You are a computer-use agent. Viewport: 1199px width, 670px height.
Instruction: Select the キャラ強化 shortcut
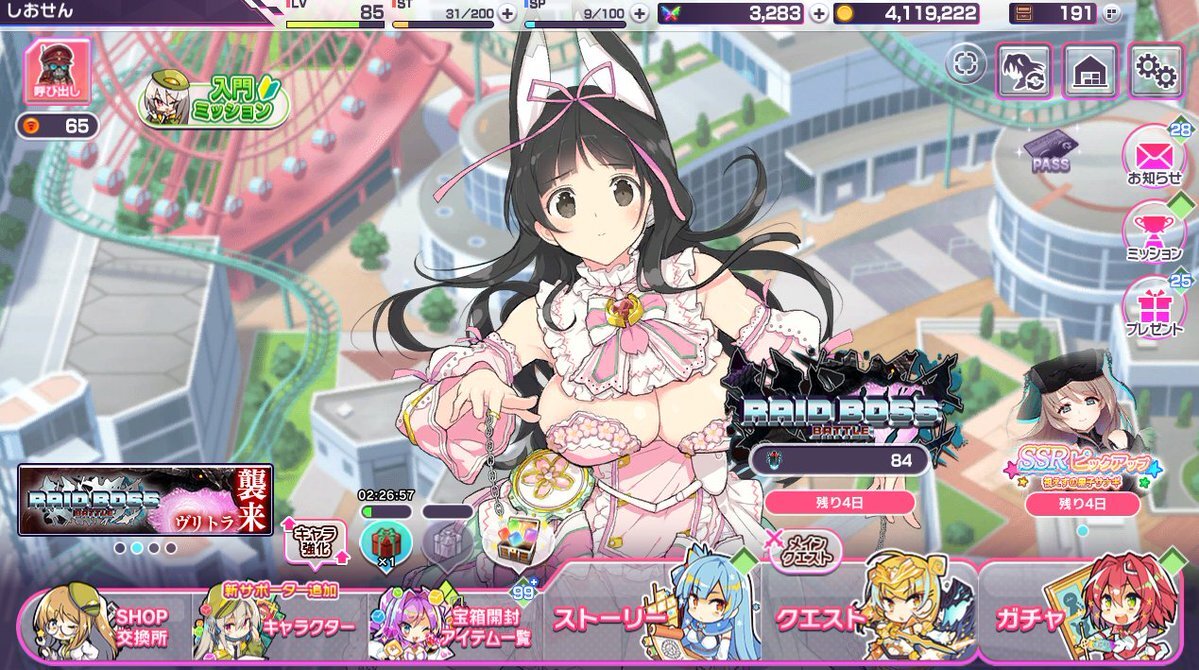pos(315,540)
